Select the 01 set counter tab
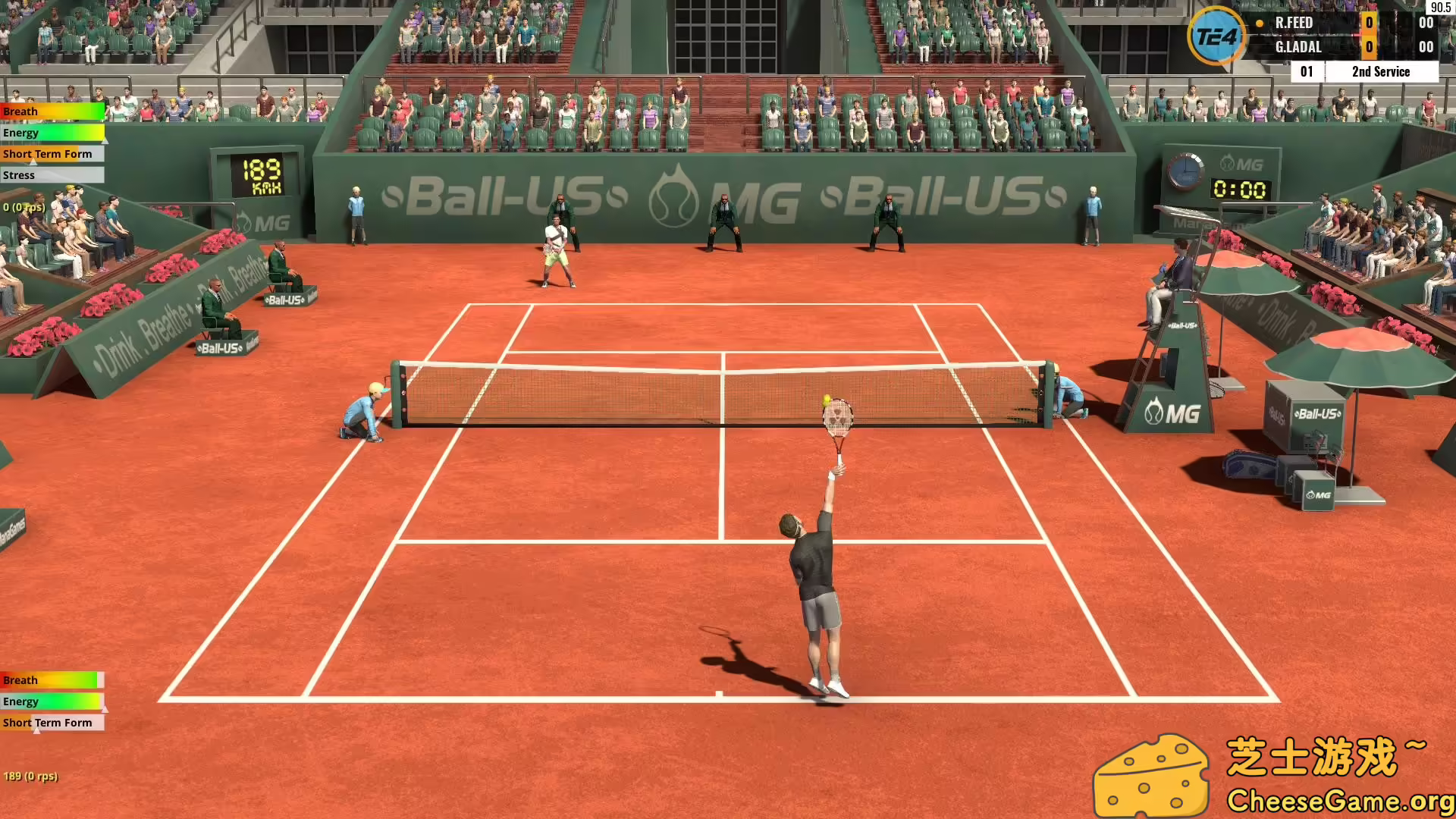This screenshot has height=819, width=1456. (x=1306, y=71)
